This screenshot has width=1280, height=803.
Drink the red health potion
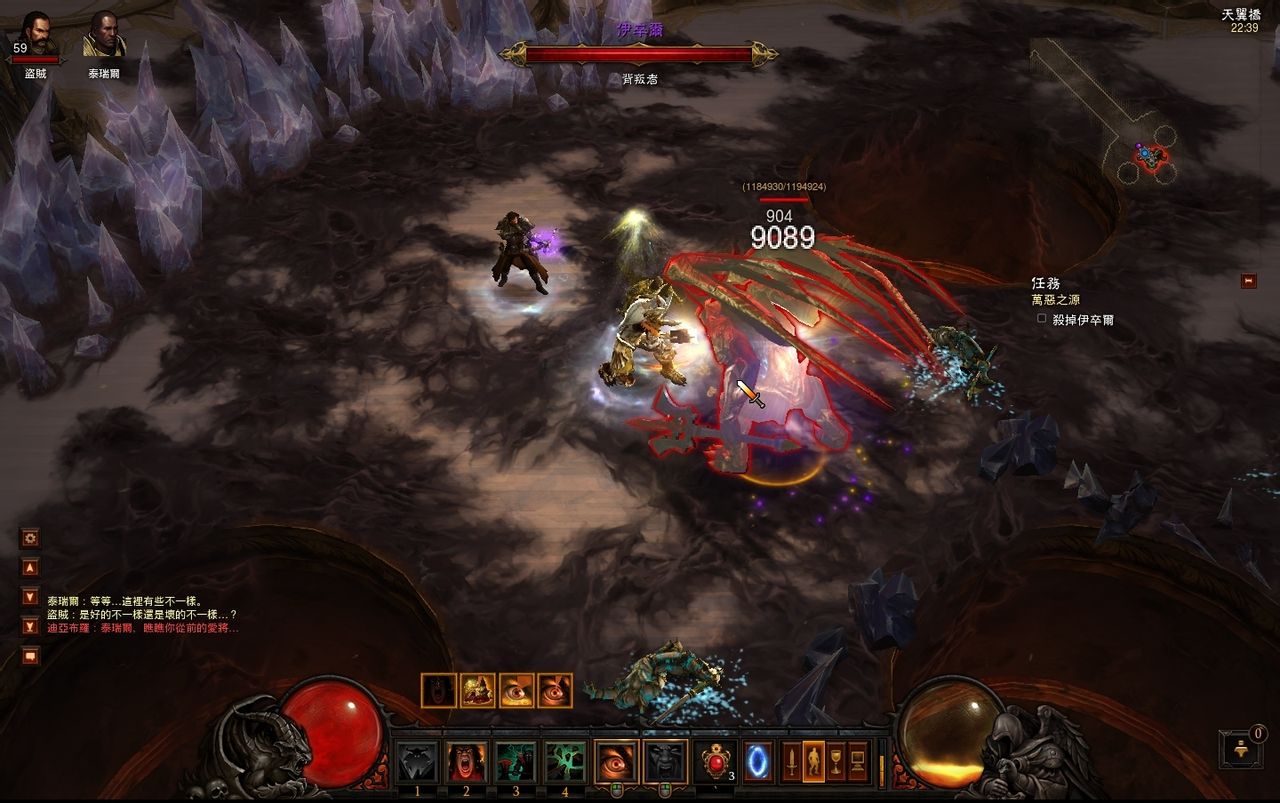click(716, 762)
